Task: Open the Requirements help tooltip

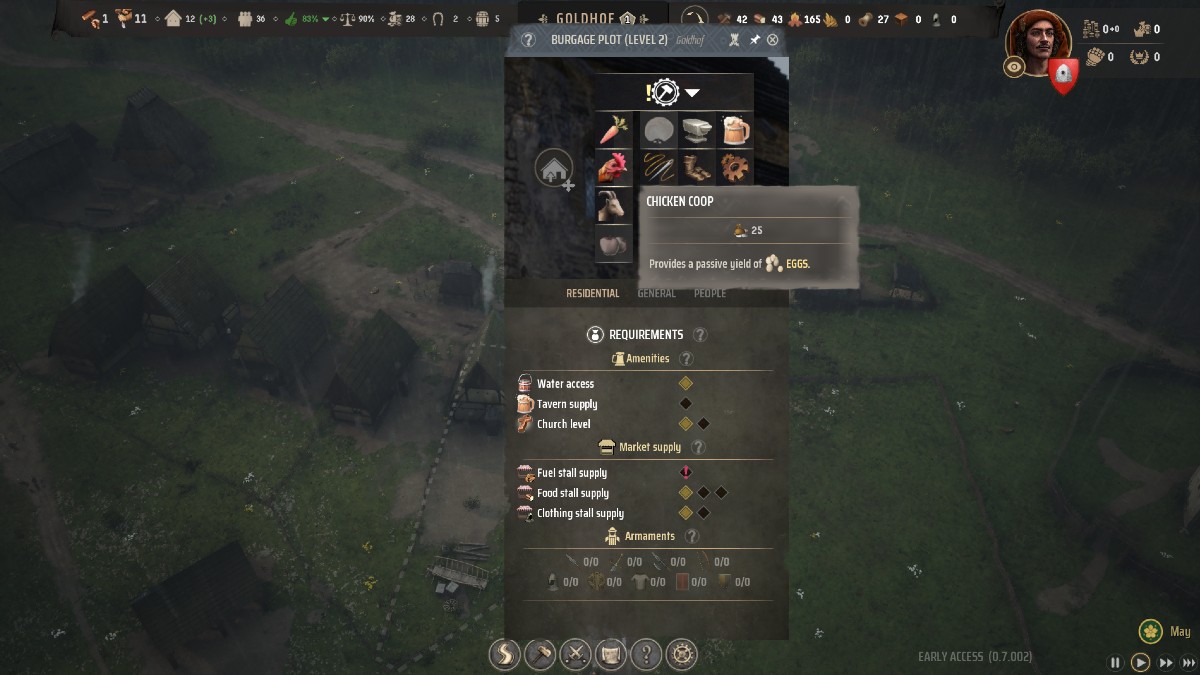Action: click(x=700, y=335)
